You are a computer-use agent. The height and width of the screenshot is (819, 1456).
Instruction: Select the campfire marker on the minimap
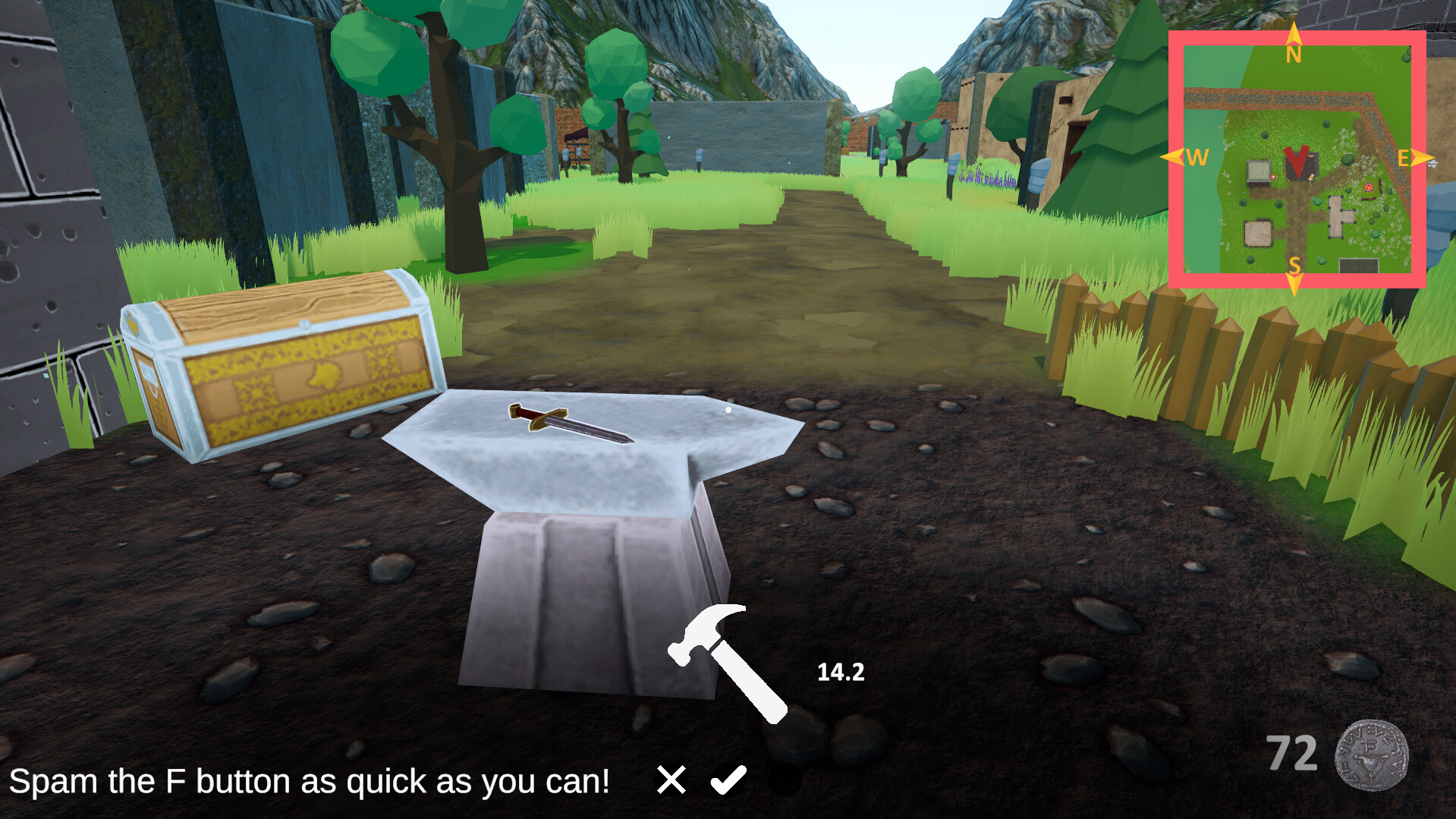coord(1369,187)
